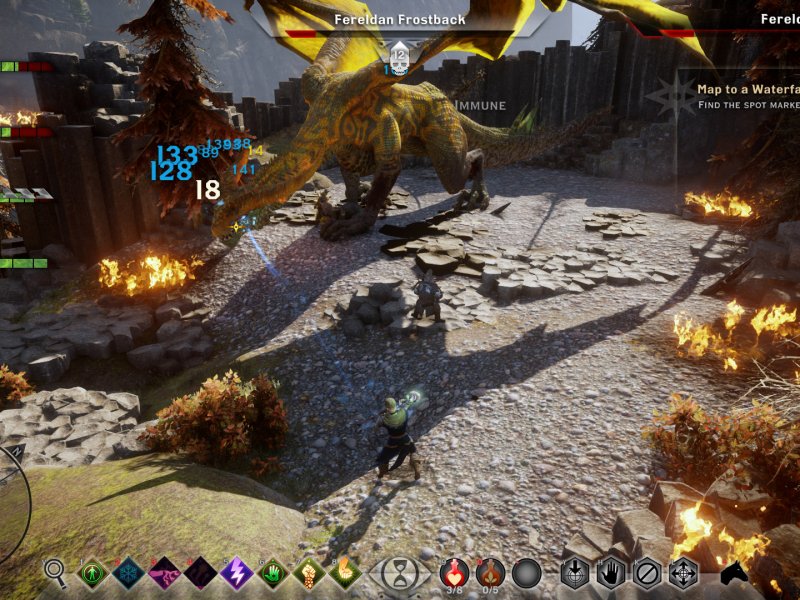Activate the green human figure ability

pos(93,573)
